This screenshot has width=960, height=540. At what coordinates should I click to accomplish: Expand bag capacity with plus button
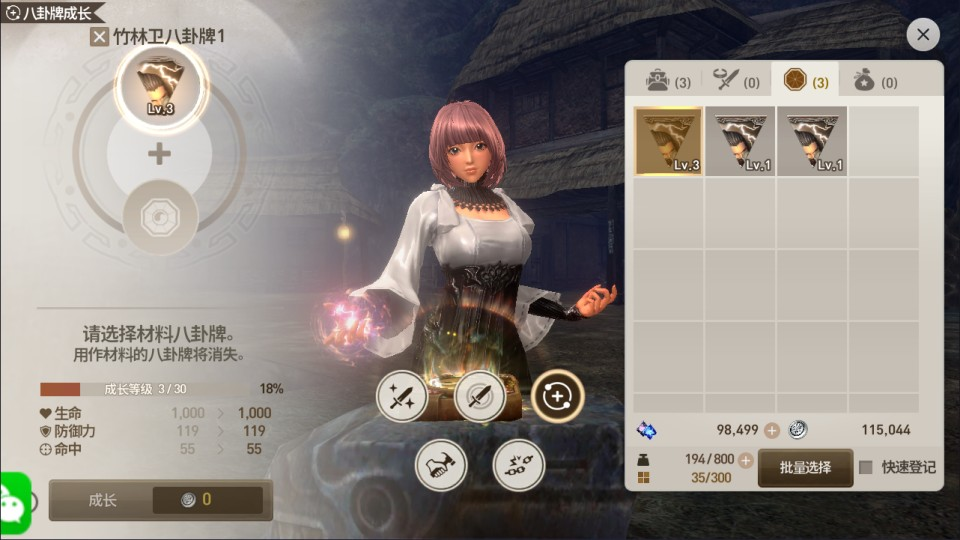pyautogui.click(x=743, y=459)
